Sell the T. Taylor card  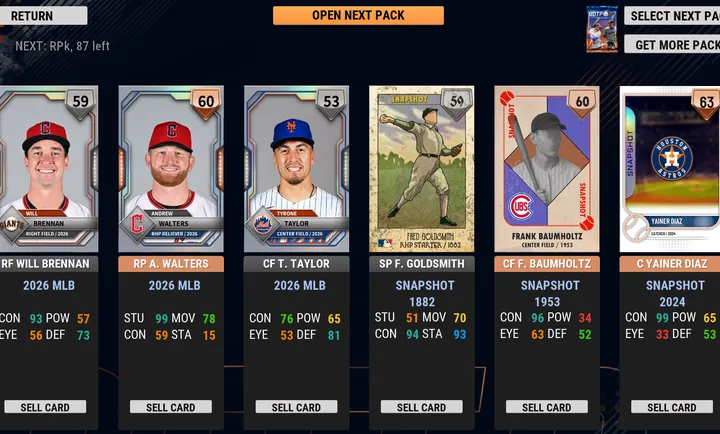click(296, 407)
